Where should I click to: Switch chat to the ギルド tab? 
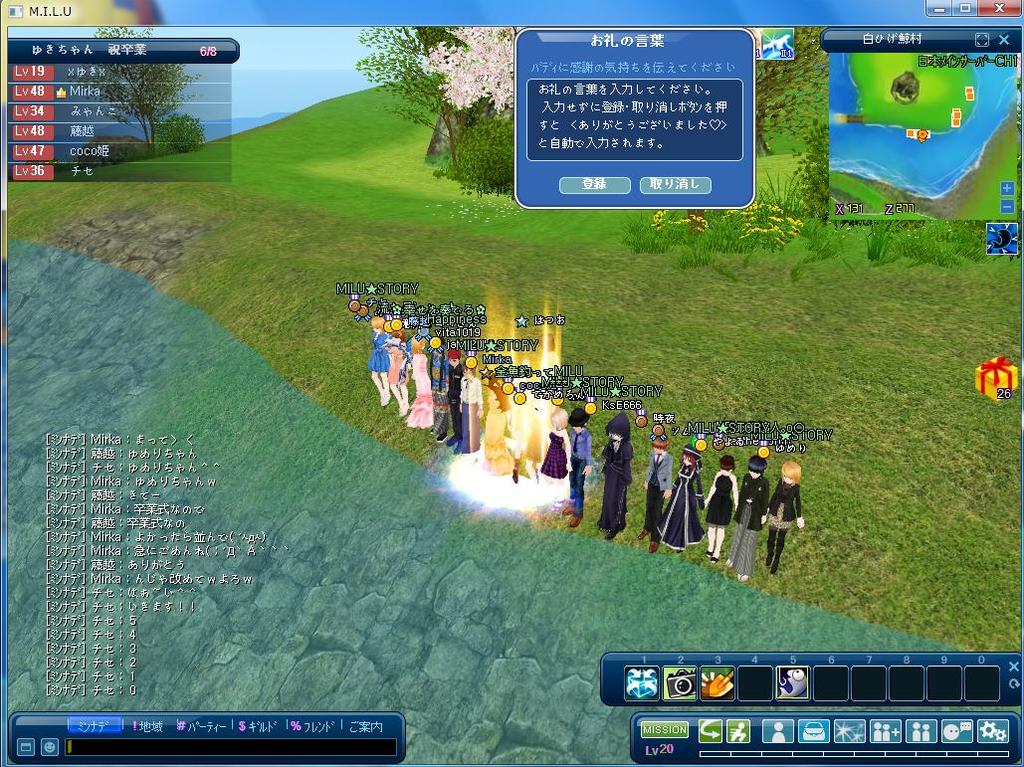point(260,726)
